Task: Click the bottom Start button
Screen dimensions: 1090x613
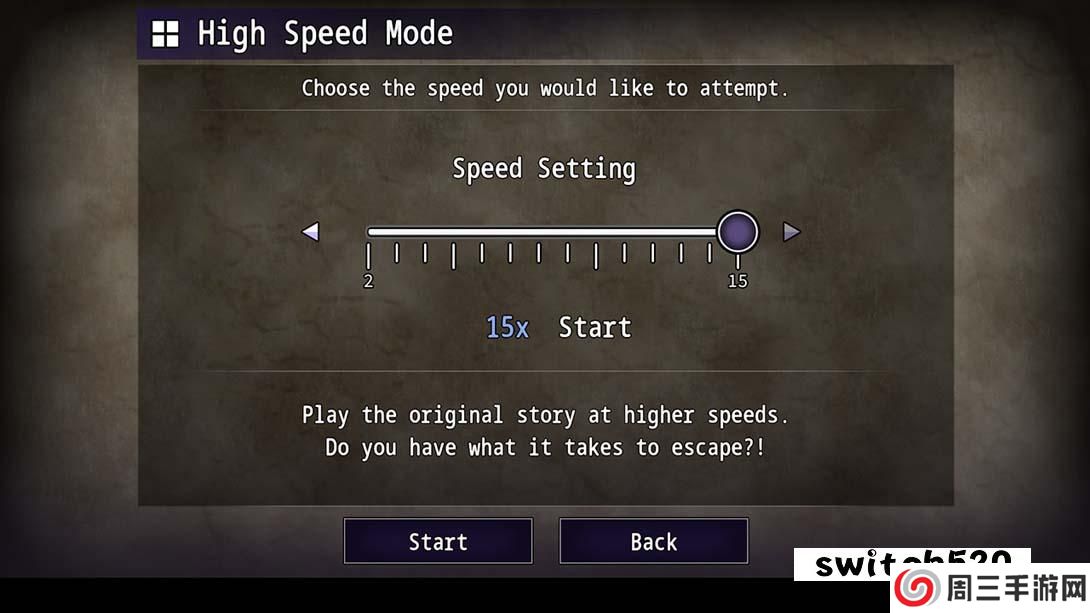Action: [x=438, y=541]
